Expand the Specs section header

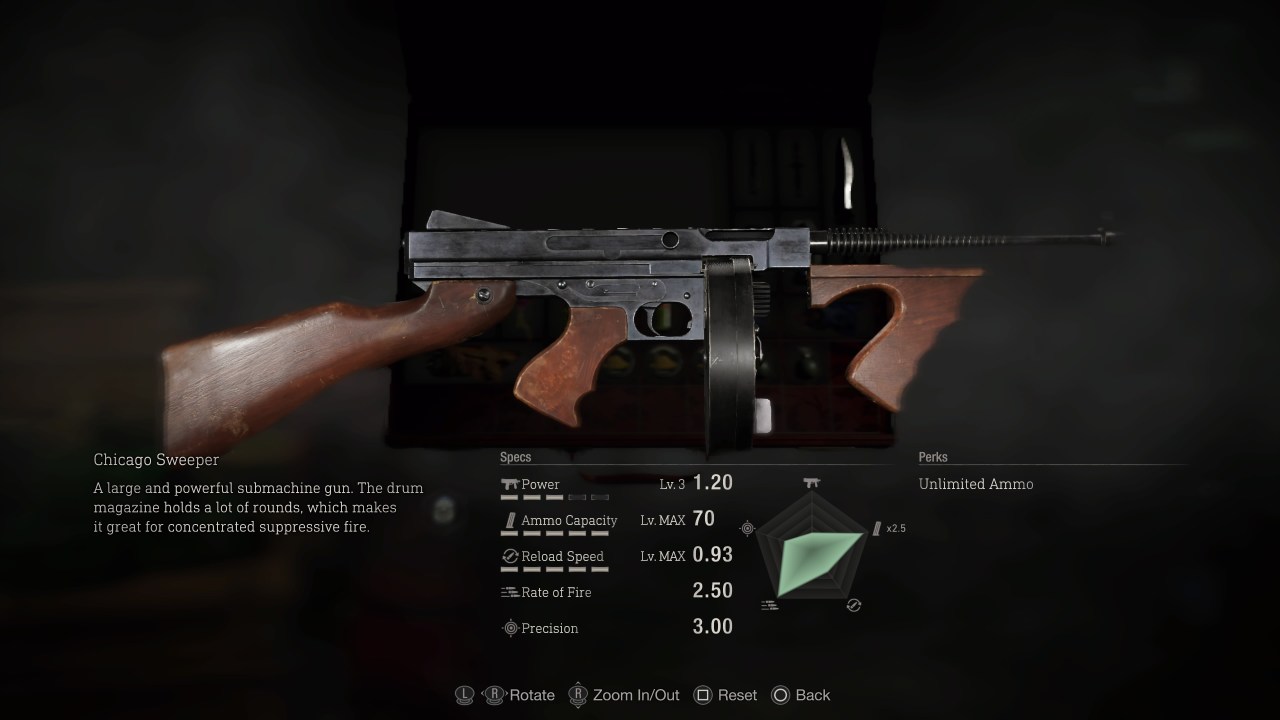click(x=516, y=457)
